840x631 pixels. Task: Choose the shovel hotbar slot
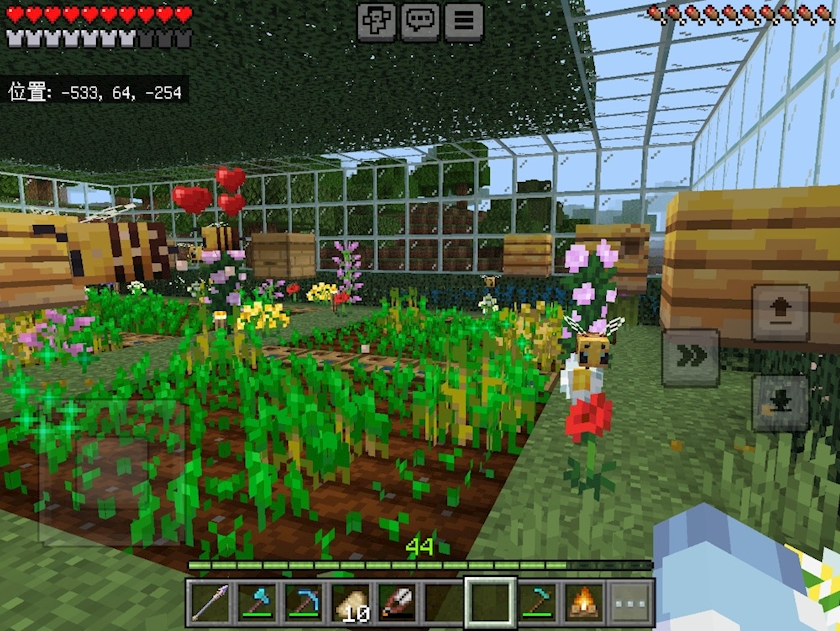(x=397, y=603)
